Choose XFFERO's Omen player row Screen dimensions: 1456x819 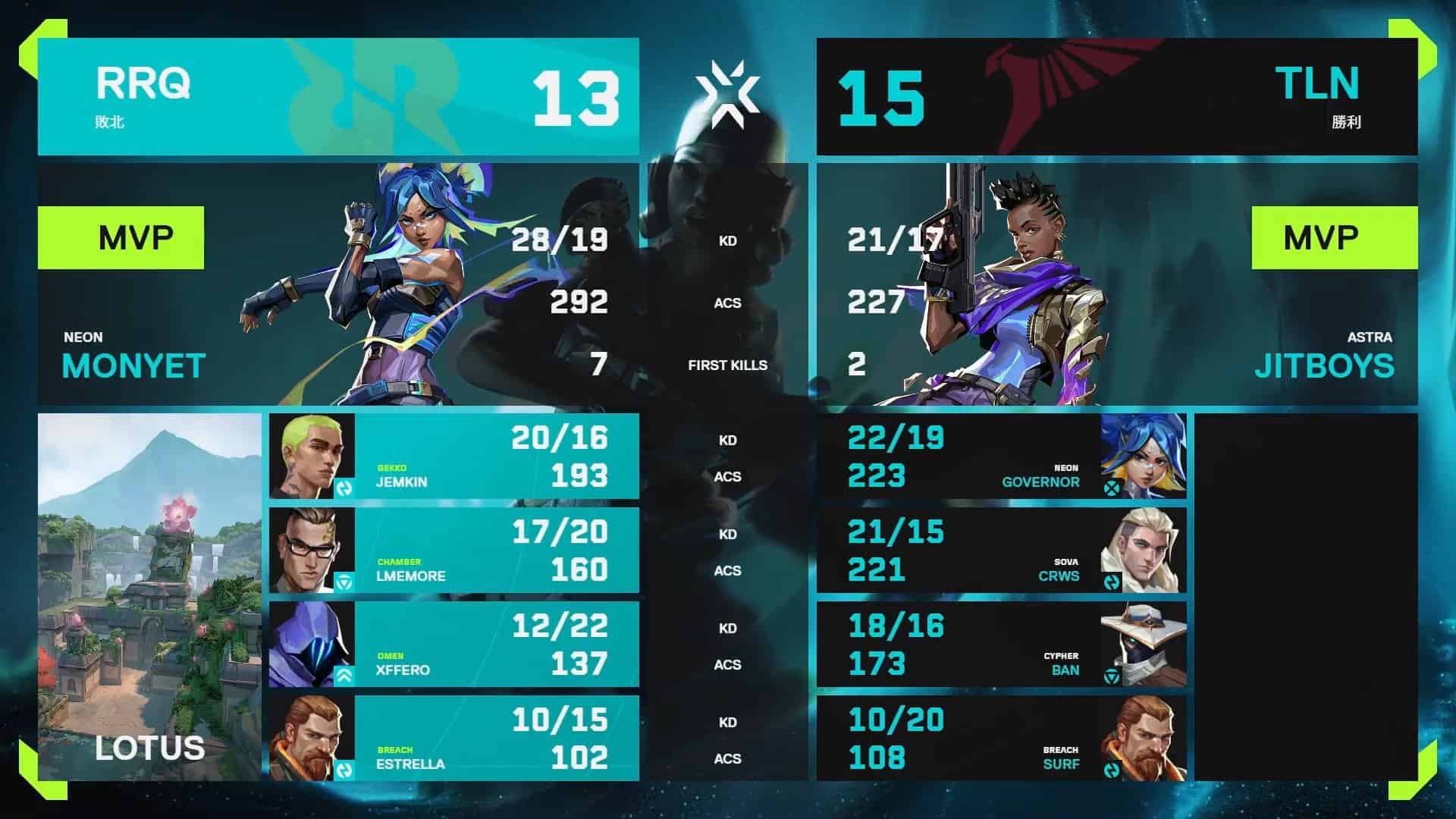point(453,645)
